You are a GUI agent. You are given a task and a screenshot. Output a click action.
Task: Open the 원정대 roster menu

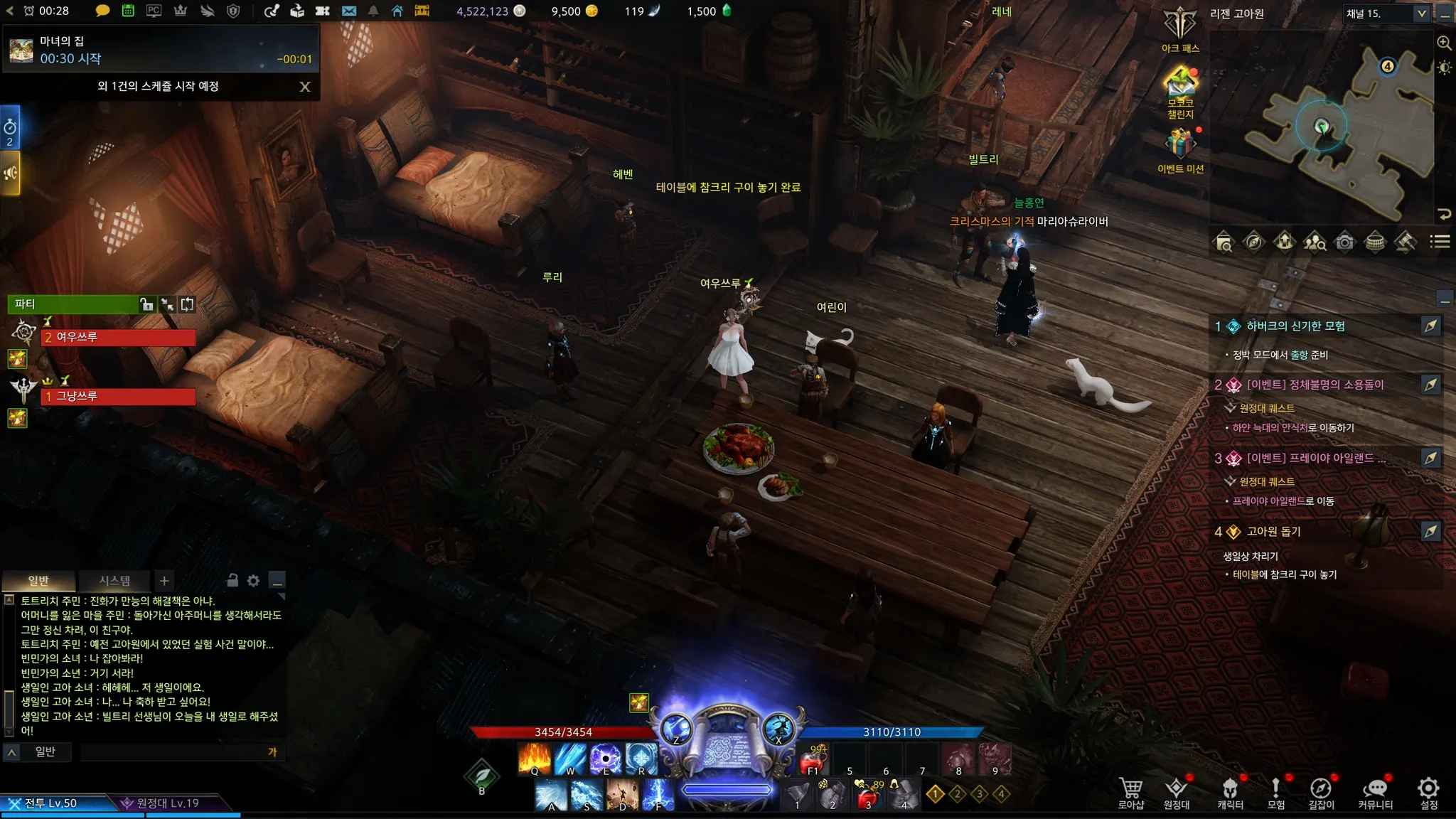(1177, 792)
